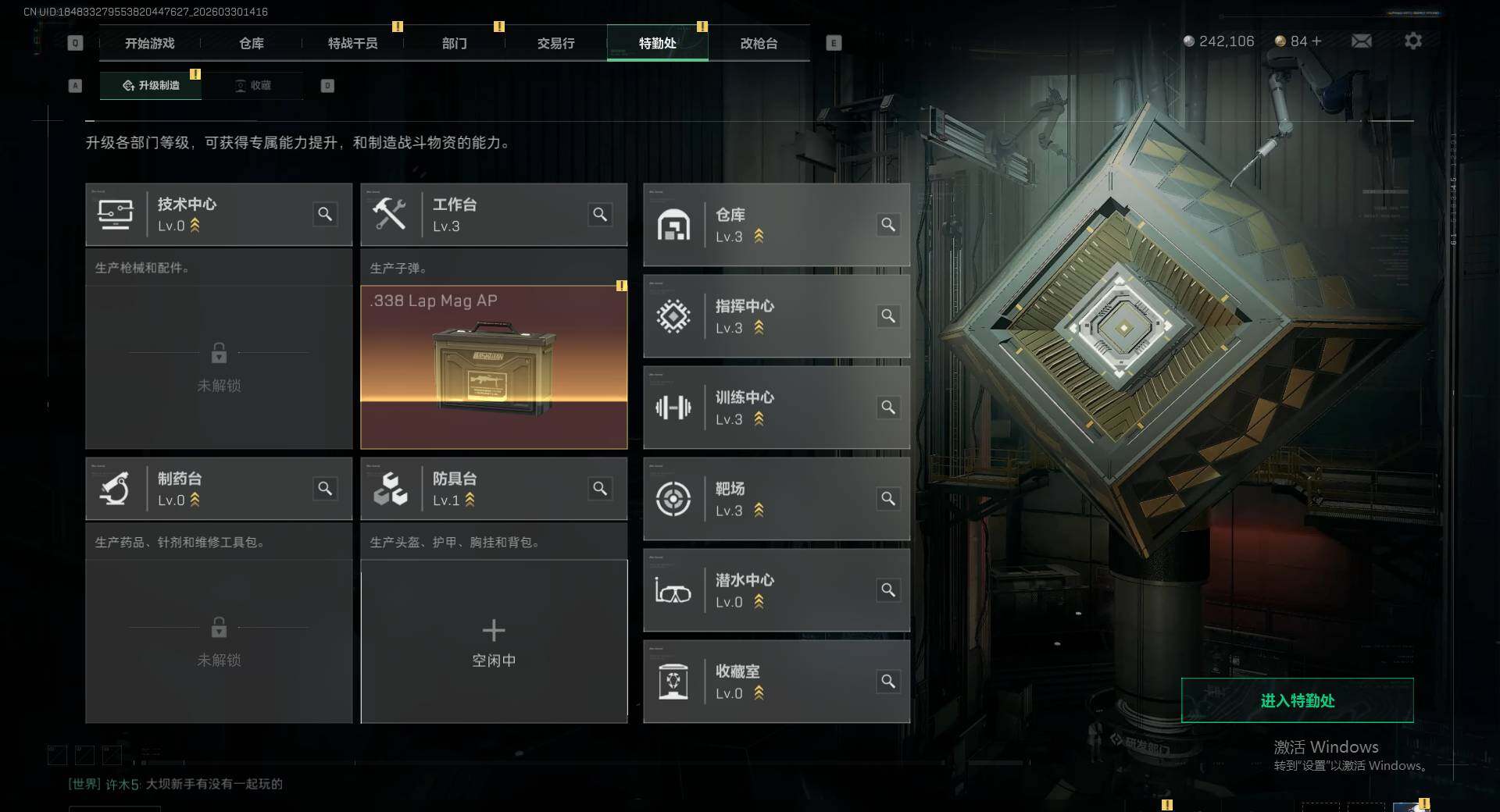Open the 潜水中心 department row

coord(776,590)
